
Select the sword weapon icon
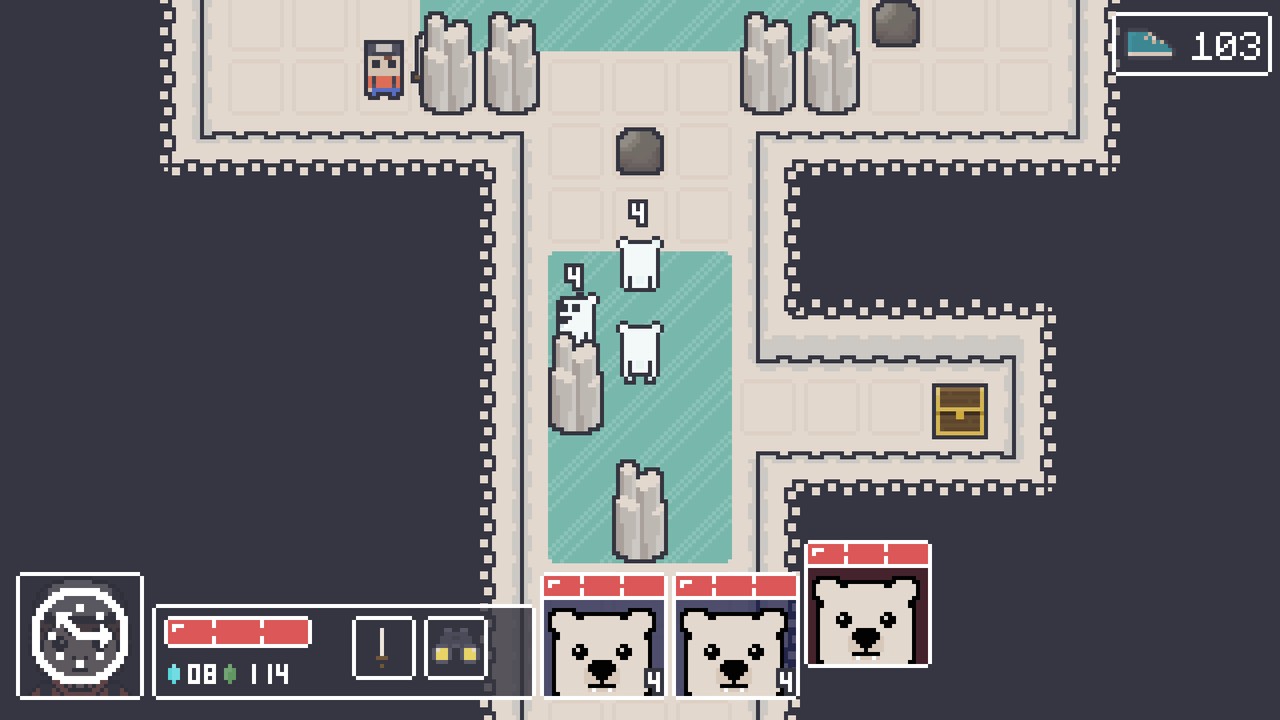[x=384, y=645]
